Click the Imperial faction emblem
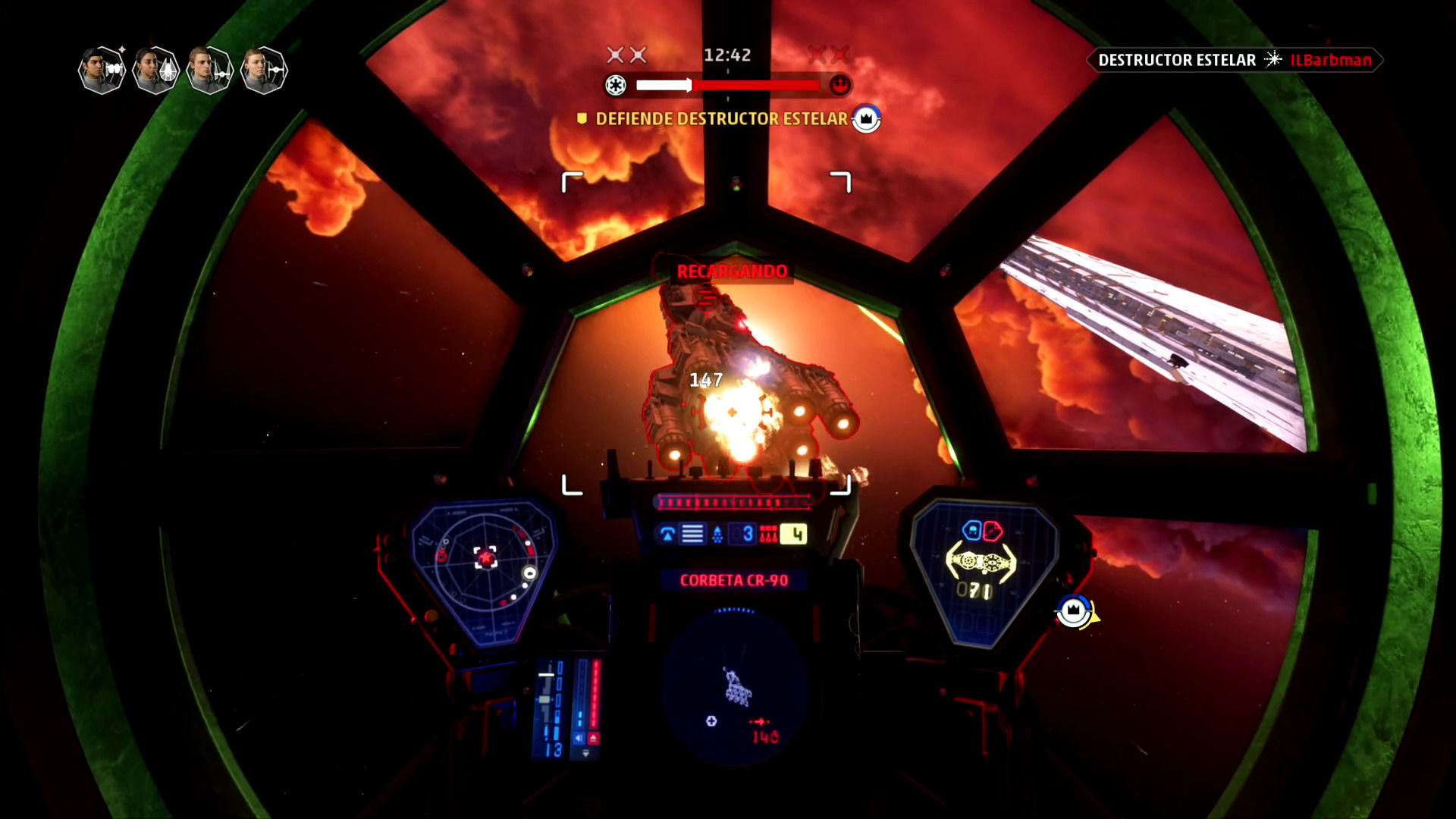 pos(615,85)
